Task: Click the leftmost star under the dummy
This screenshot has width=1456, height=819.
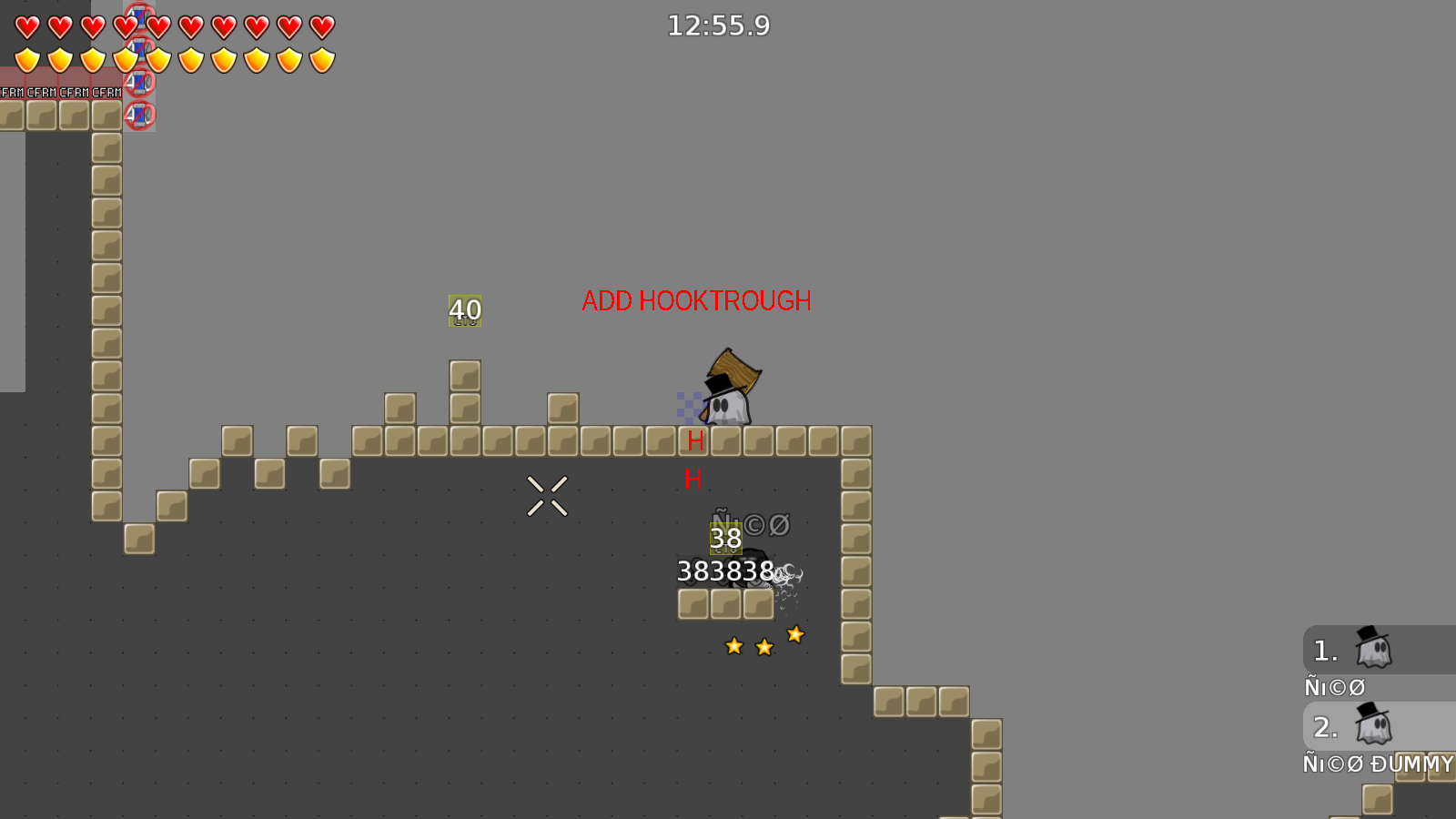Action: pos(735,646)
